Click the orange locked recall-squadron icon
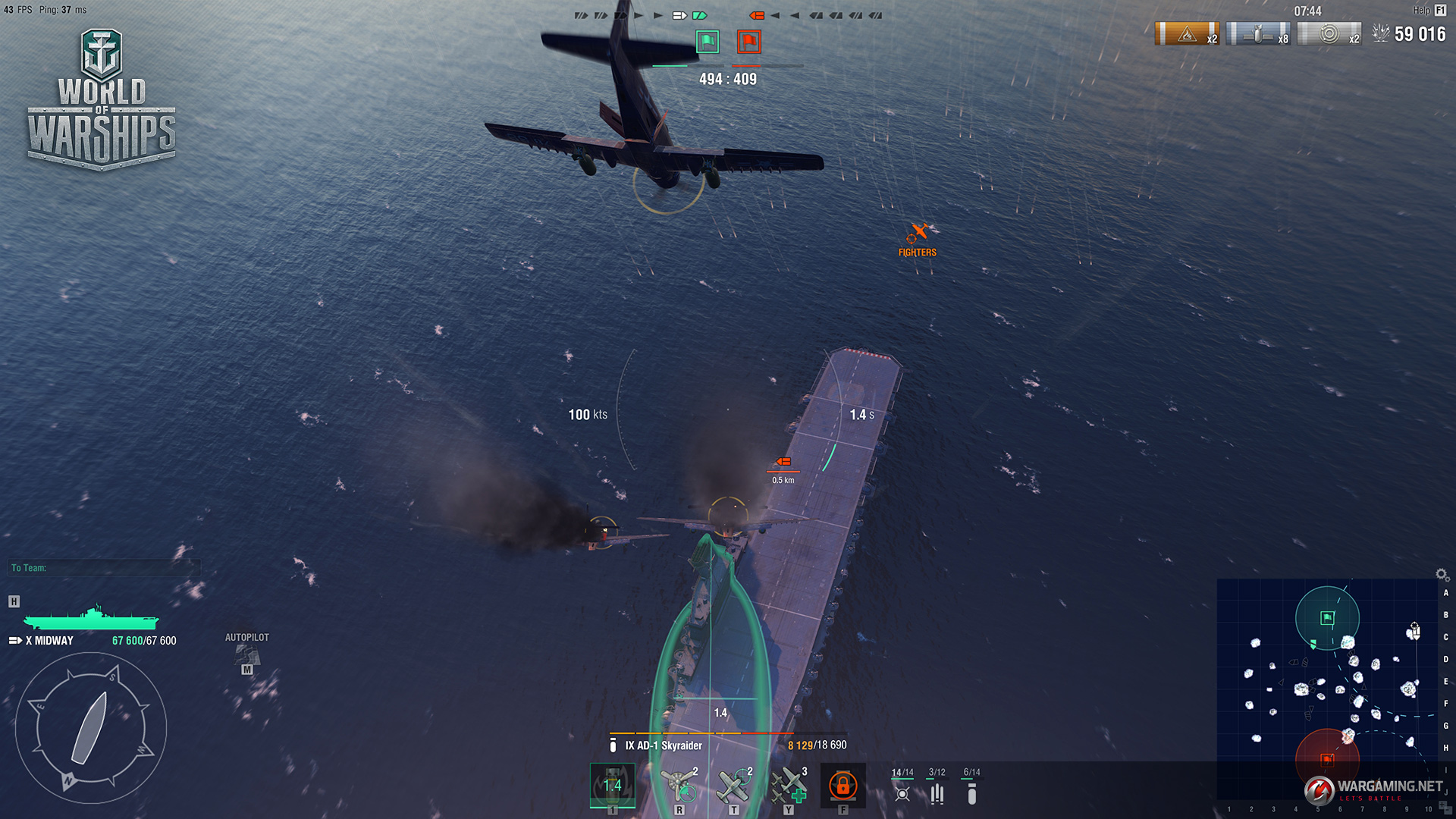The image size is (1456, 819). tap(843, 785)
